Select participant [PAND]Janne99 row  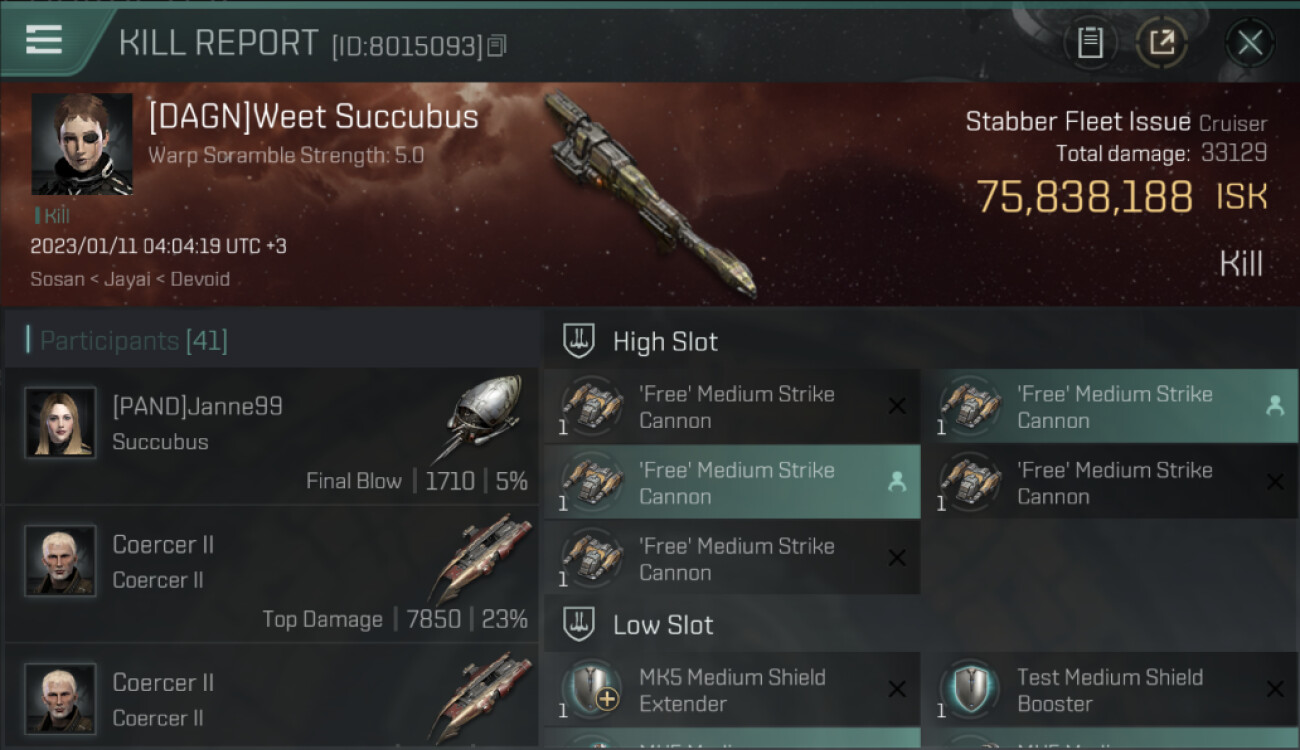pyautogui.click(x=270, y=437)
